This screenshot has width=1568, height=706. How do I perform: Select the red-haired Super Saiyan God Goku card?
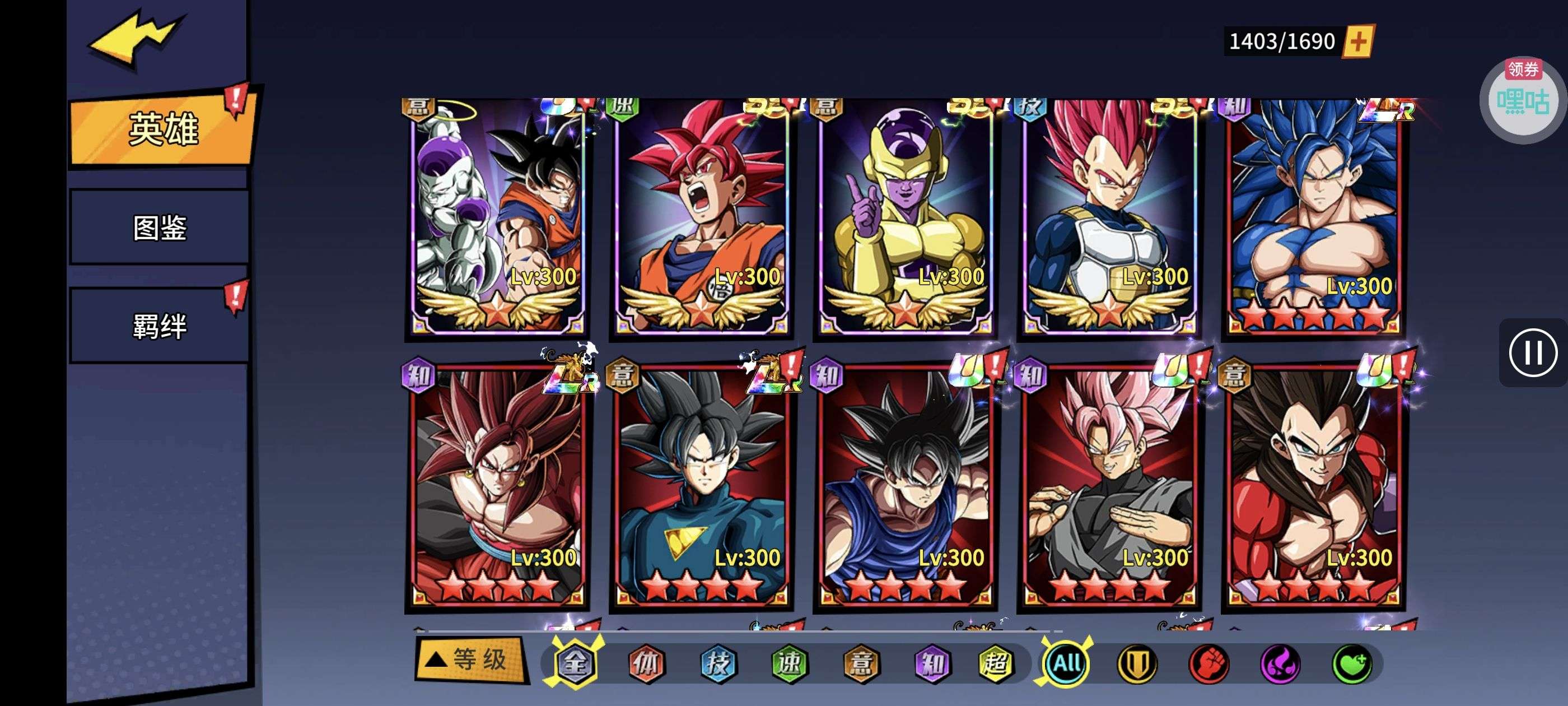(701, 216)
